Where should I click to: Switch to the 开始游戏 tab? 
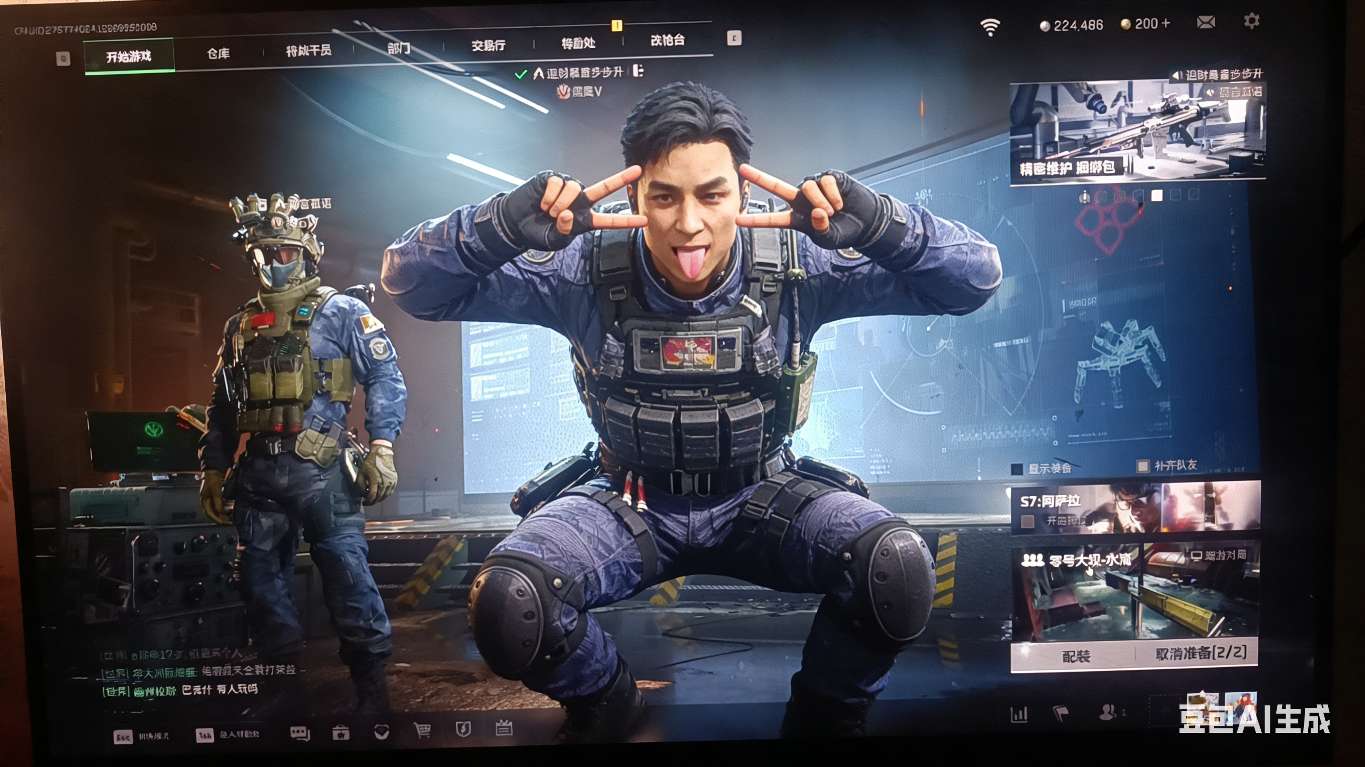tap(129, 56)
